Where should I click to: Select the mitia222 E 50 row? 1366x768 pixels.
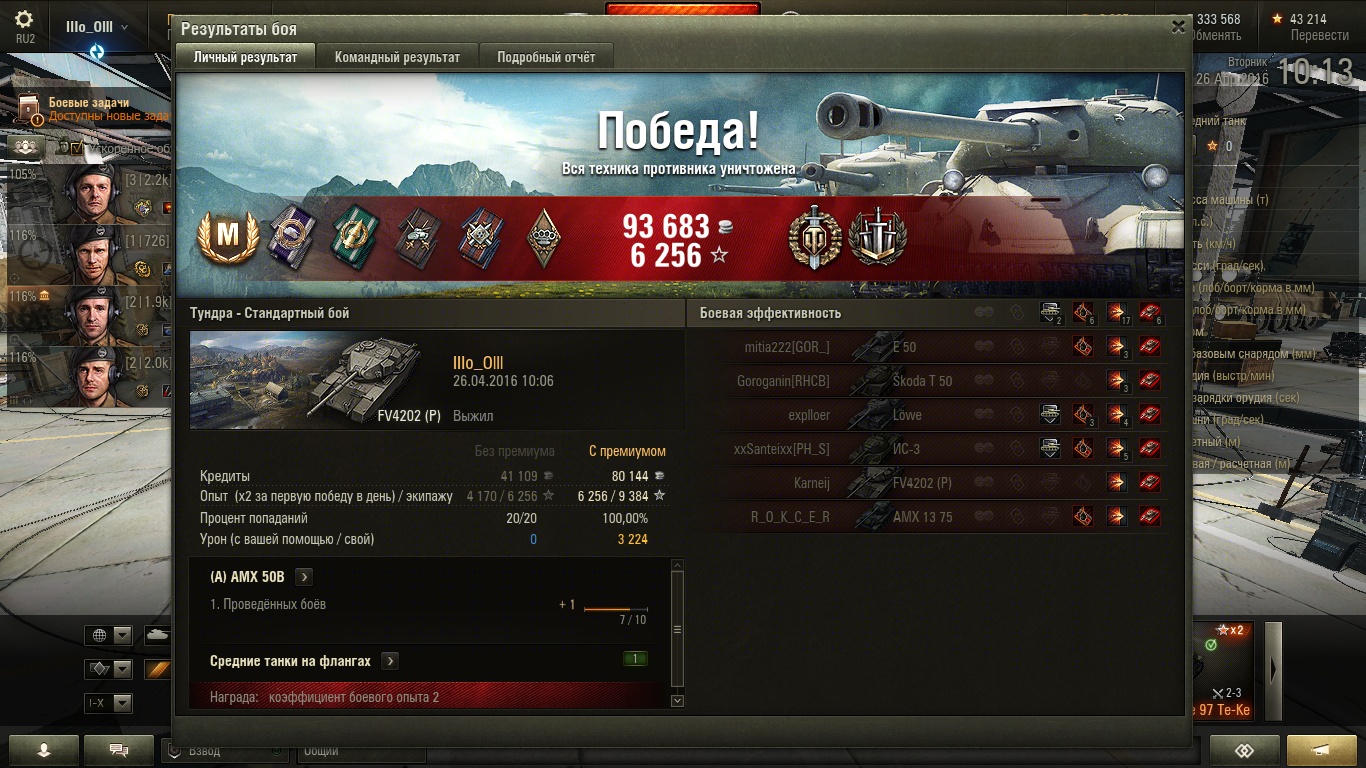click(x=940, y=347)
